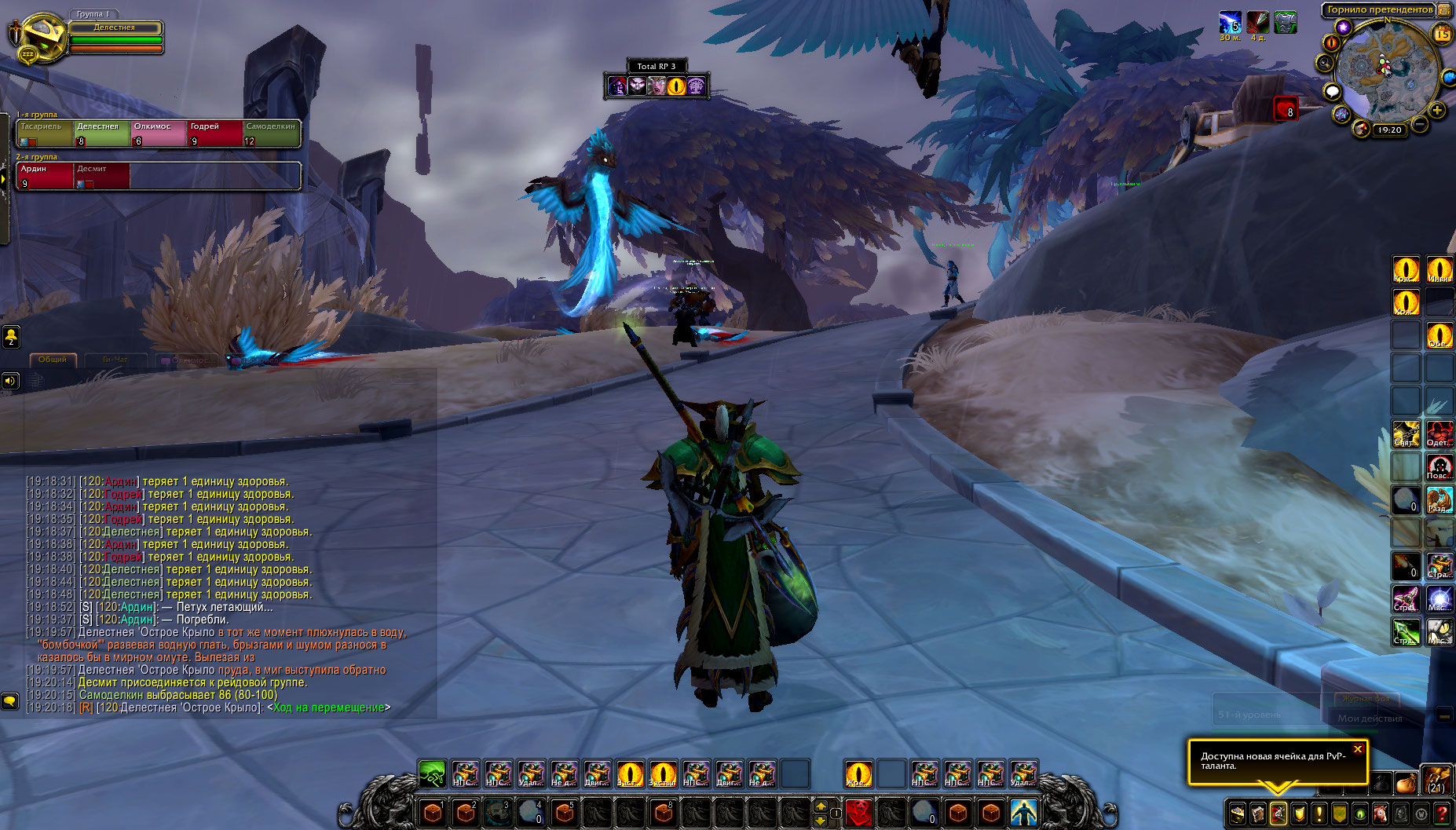Open the chat speech bubble button
1456x830 pixels.
tap(10, 700)
